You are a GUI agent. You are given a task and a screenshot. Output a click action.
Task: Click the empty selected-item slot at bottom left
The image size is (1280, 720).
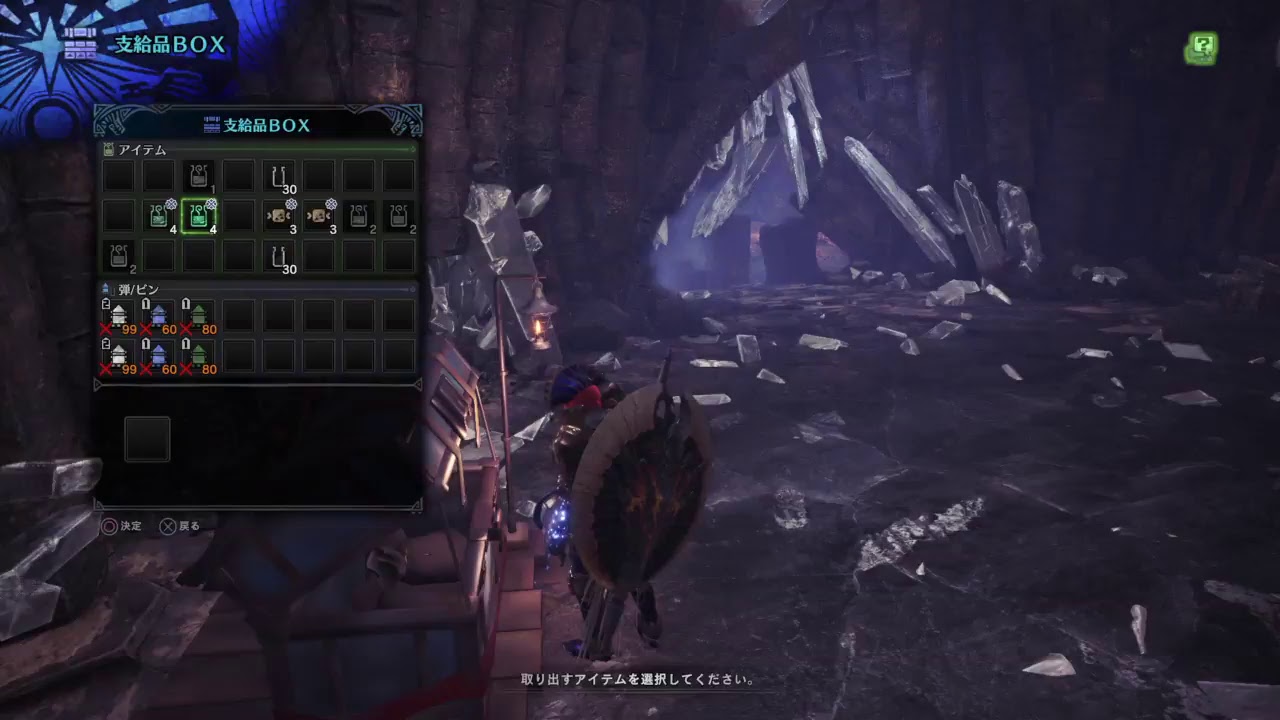(146, 438)
